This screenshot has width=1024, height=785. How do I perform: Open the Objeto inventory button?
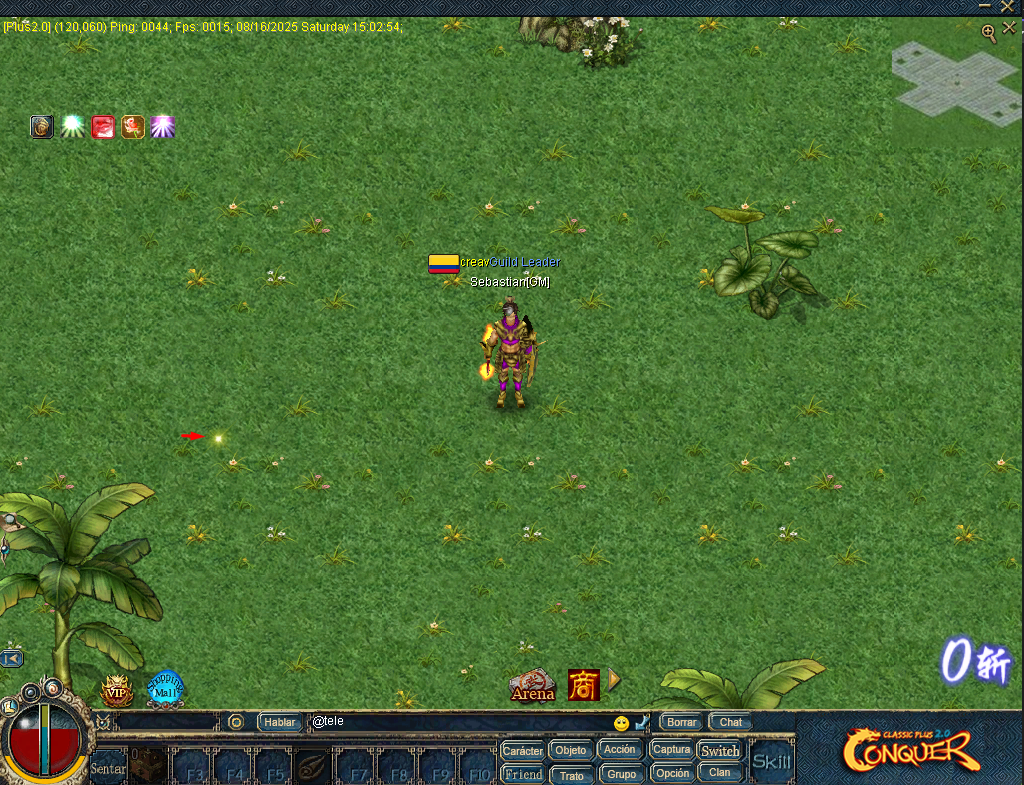(x=571, y=750)
